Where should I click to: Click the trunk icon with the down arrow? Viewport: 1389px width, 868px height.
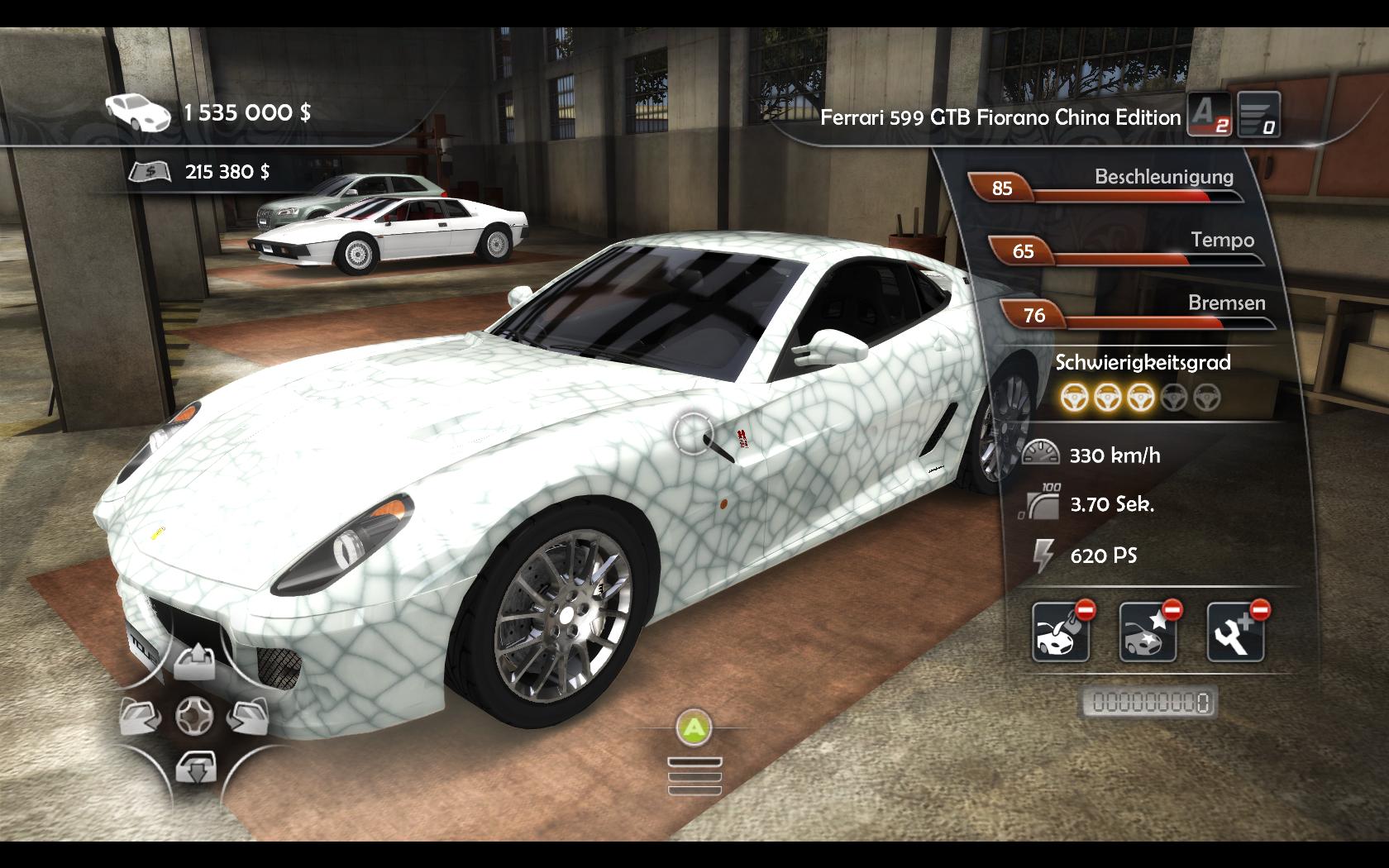point(195,768)
